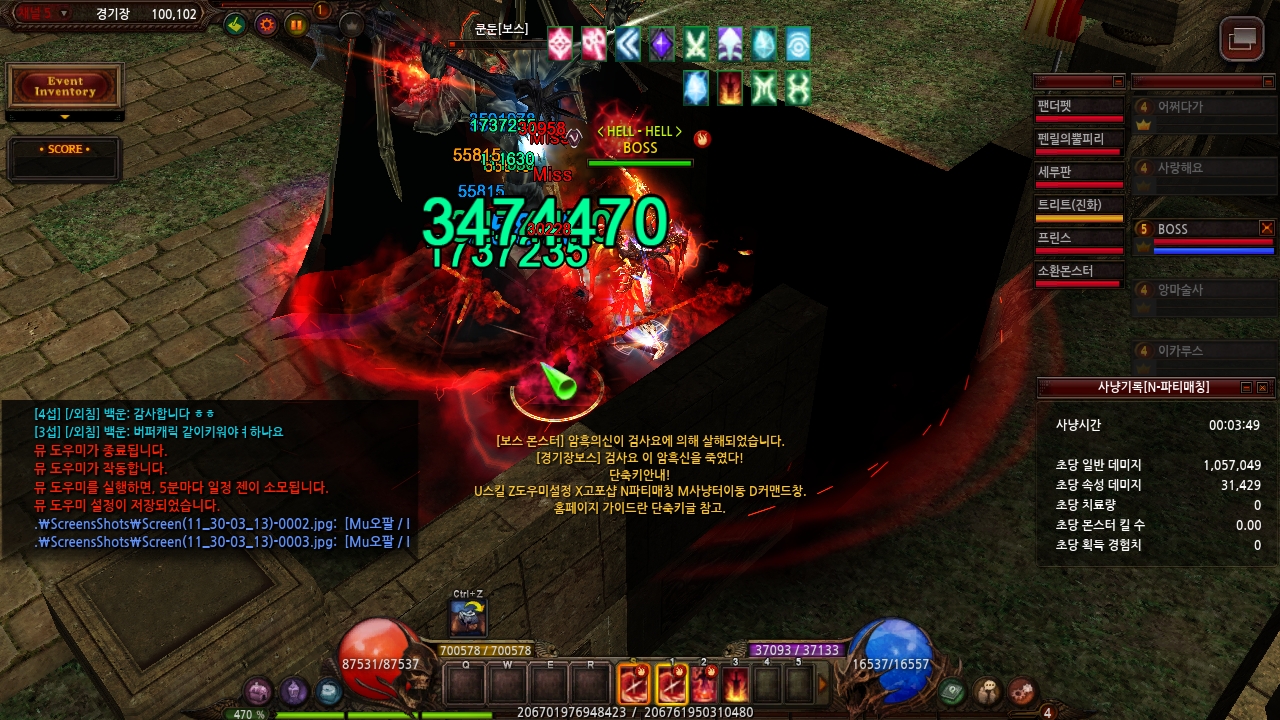Minimize the hunting record panel
Viewport: 1280px width, 720px height.
[x=1246, y=387]
